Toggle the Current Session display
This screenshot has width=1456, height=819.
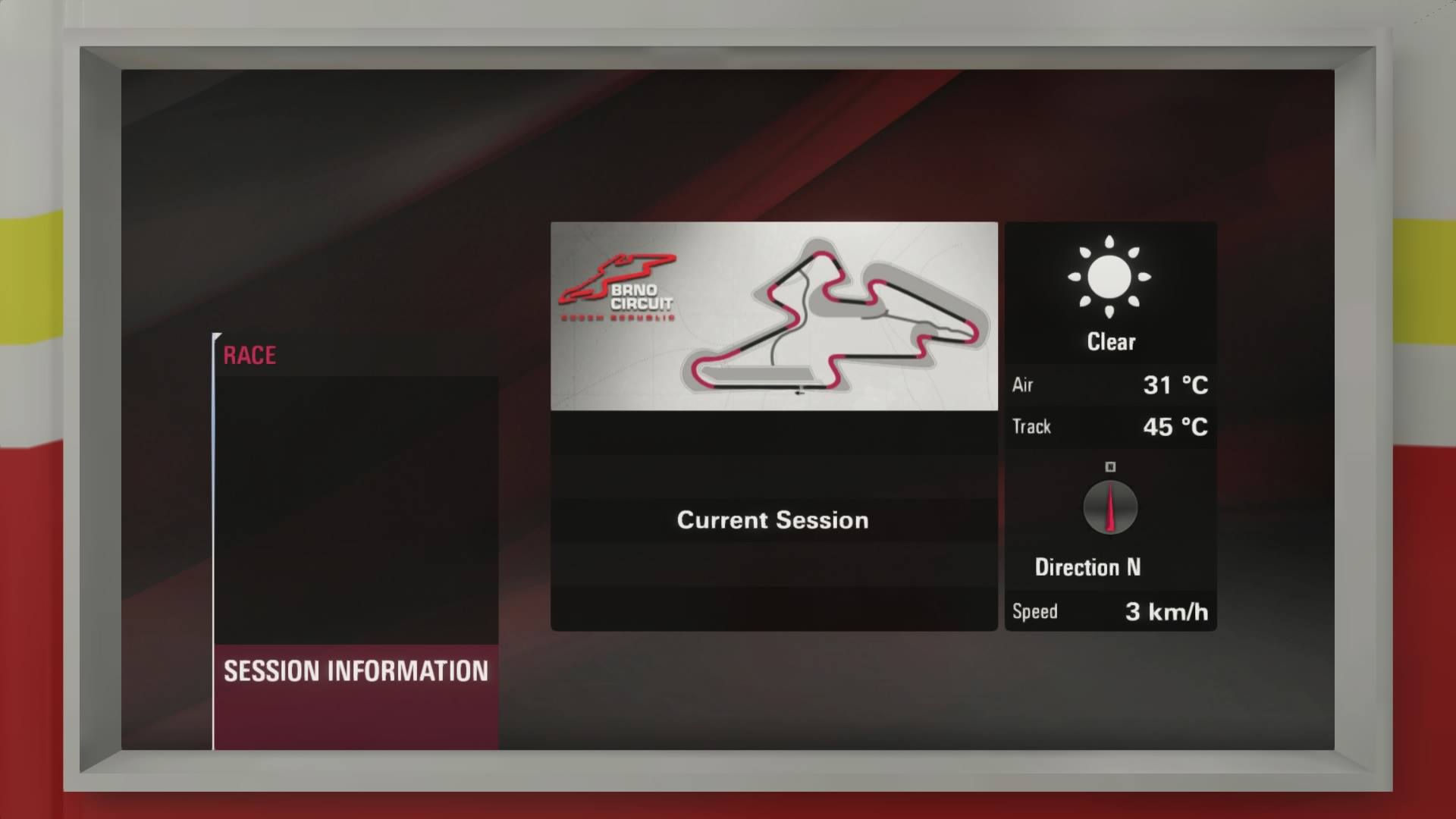773,520
